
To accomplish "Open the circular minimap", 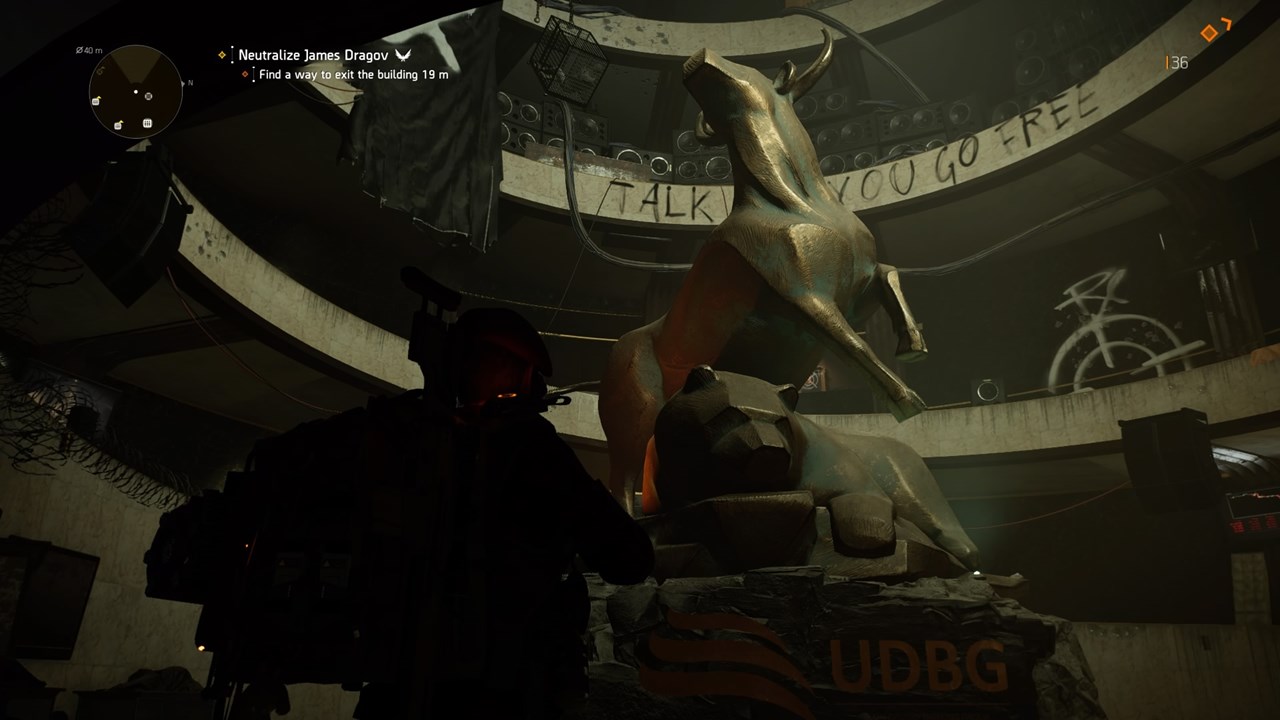I will [135, 92].
